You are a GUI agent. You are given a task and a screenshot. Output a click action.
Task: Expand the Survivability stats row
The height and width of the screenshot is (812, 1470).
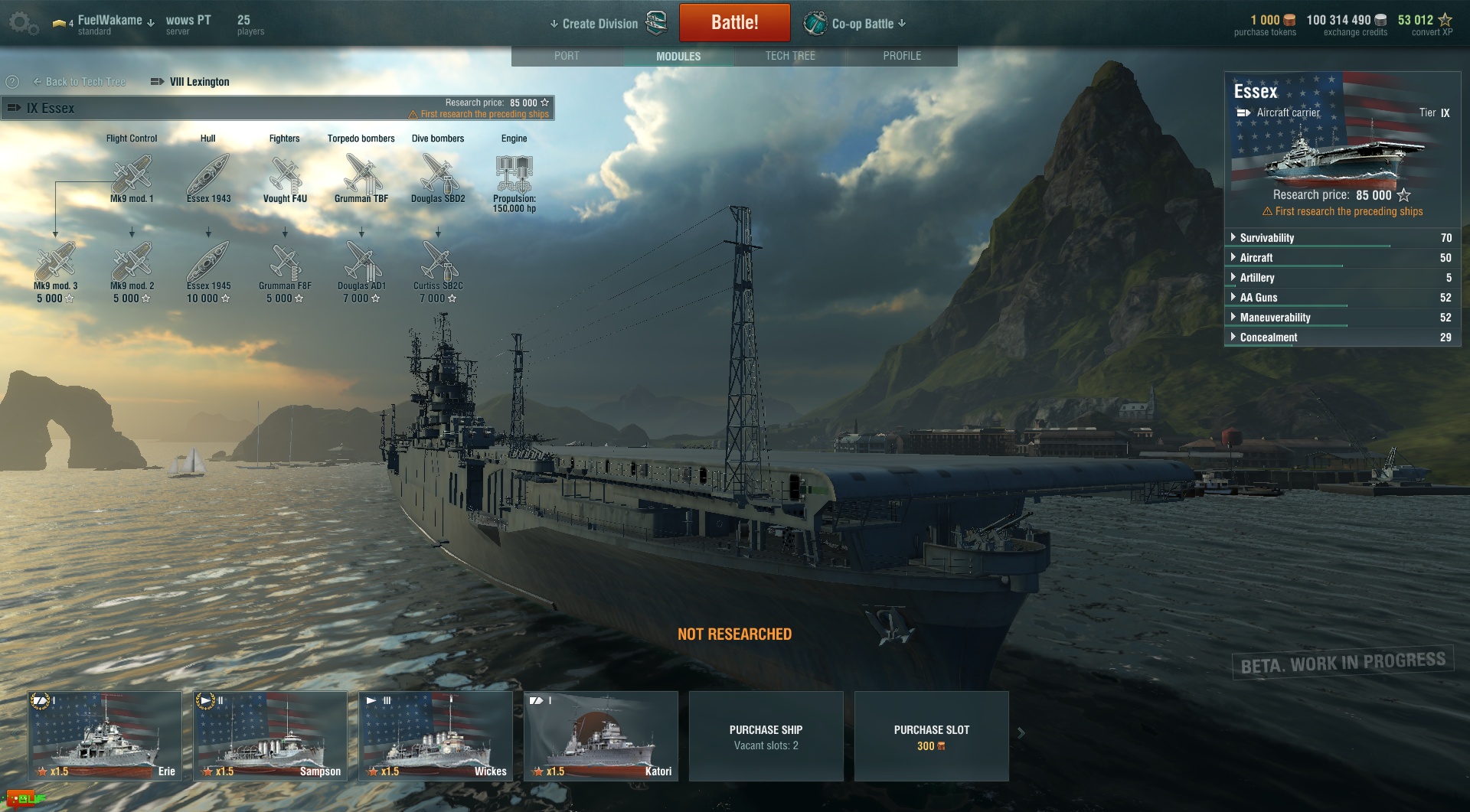point(1266,238)
